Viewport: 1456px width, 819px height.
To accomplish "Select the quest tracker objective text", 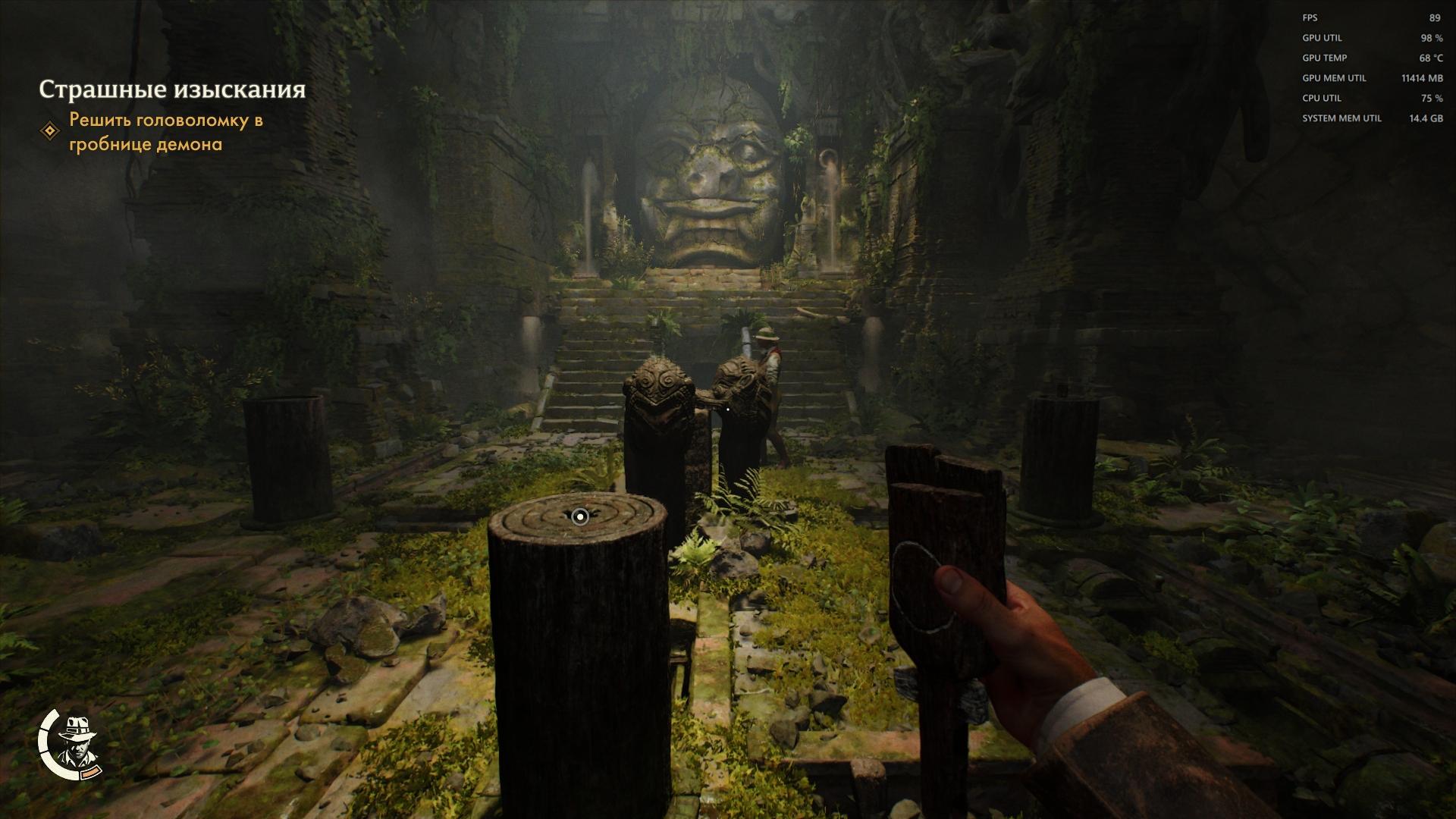I will 166,132.
